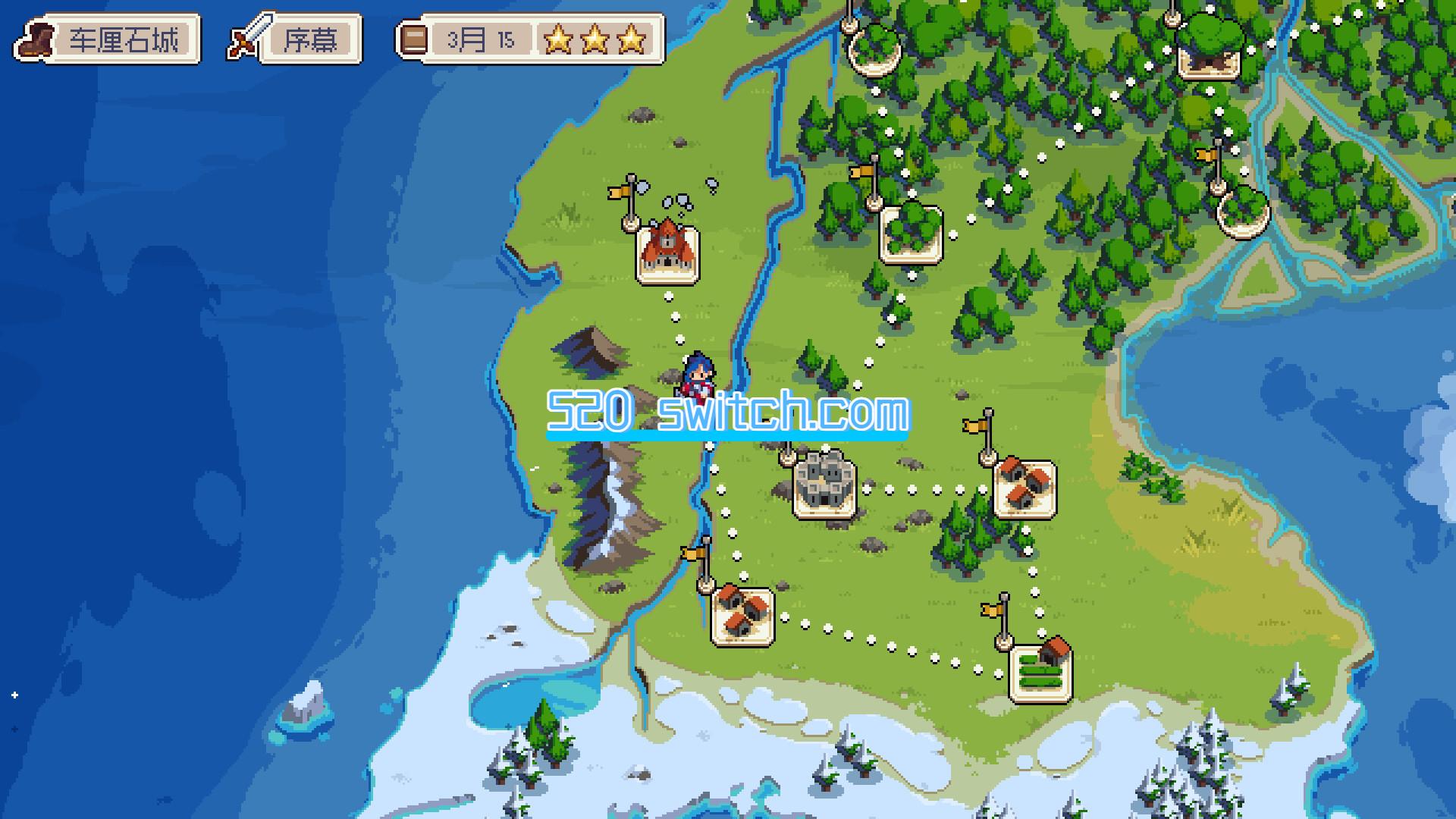Toggle the second star rating
The image size is (1456, 819).
(596, 38)
